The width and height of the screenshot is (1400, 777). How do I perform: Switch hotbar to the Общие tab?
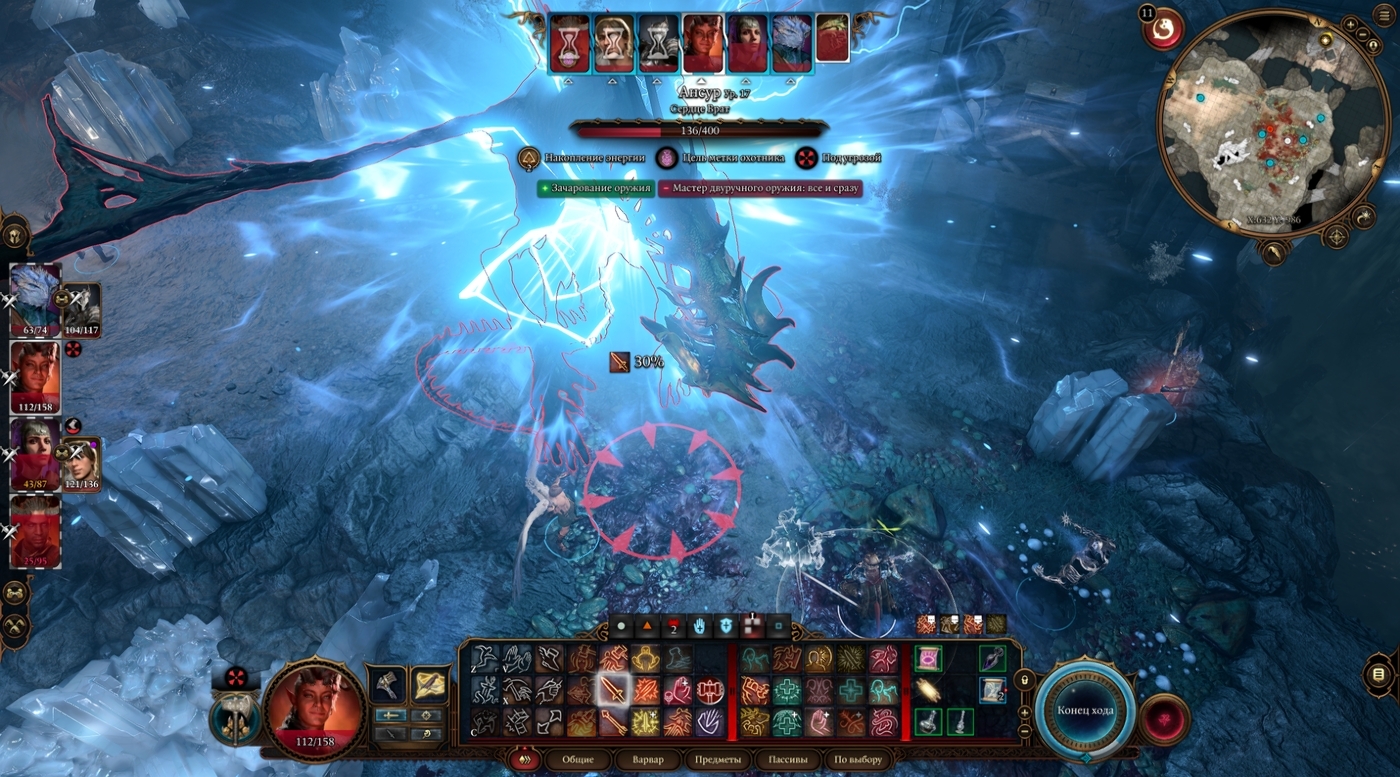pos(578,760)
